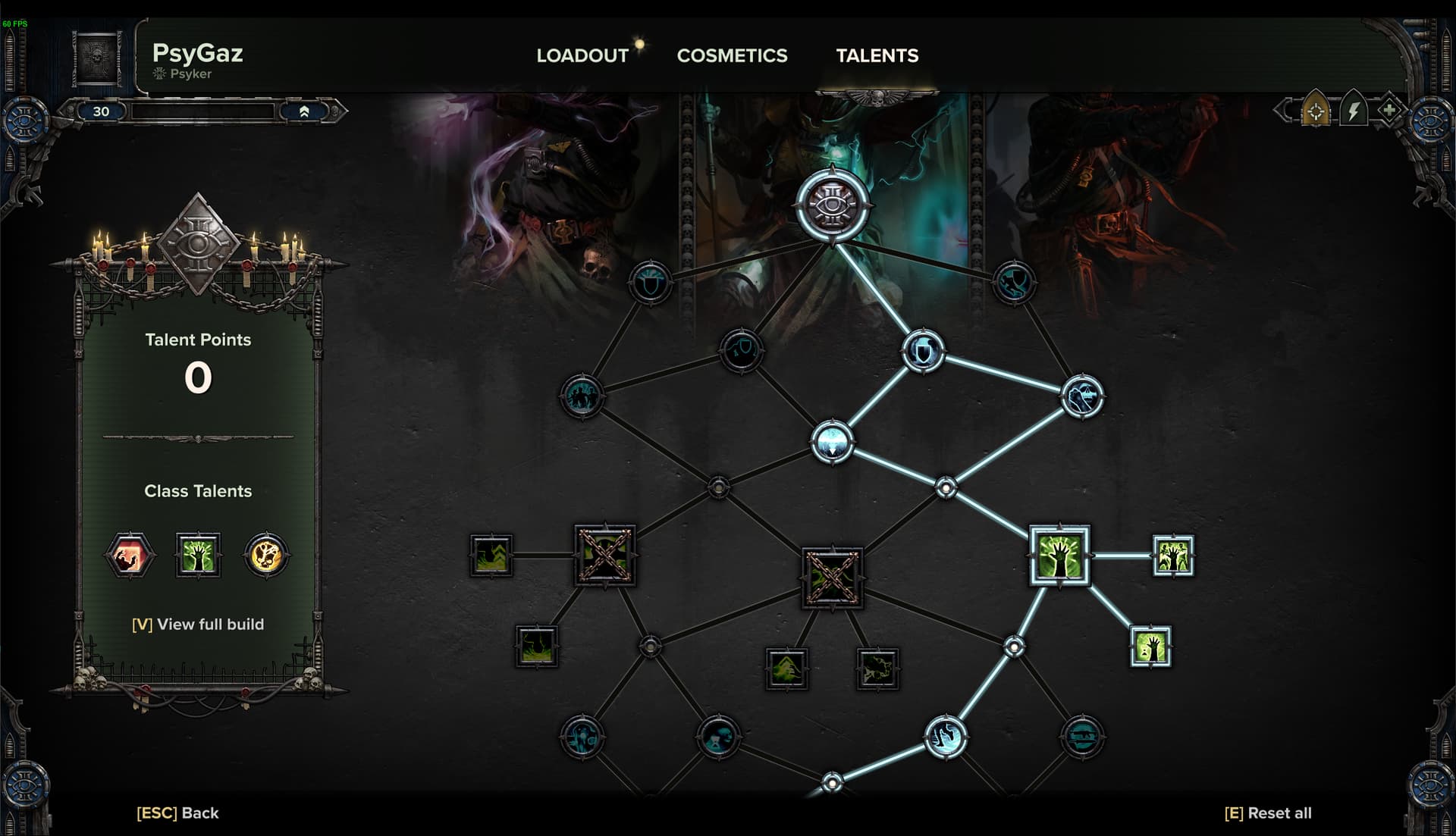Pick the gold circular class talent icon
1456x836 pixels.
pyautogui.click(x=266, y=556)
